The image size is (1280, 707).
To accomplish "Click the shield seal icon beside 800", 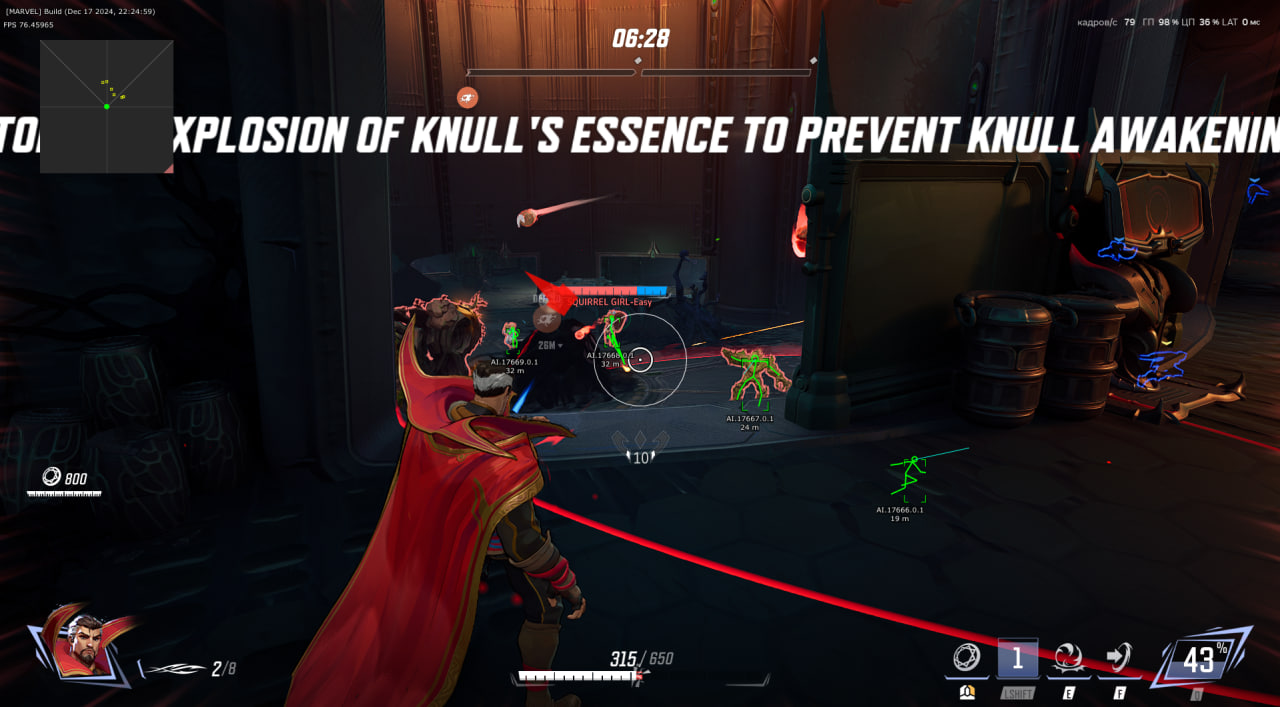I will (x=51, y=477).
